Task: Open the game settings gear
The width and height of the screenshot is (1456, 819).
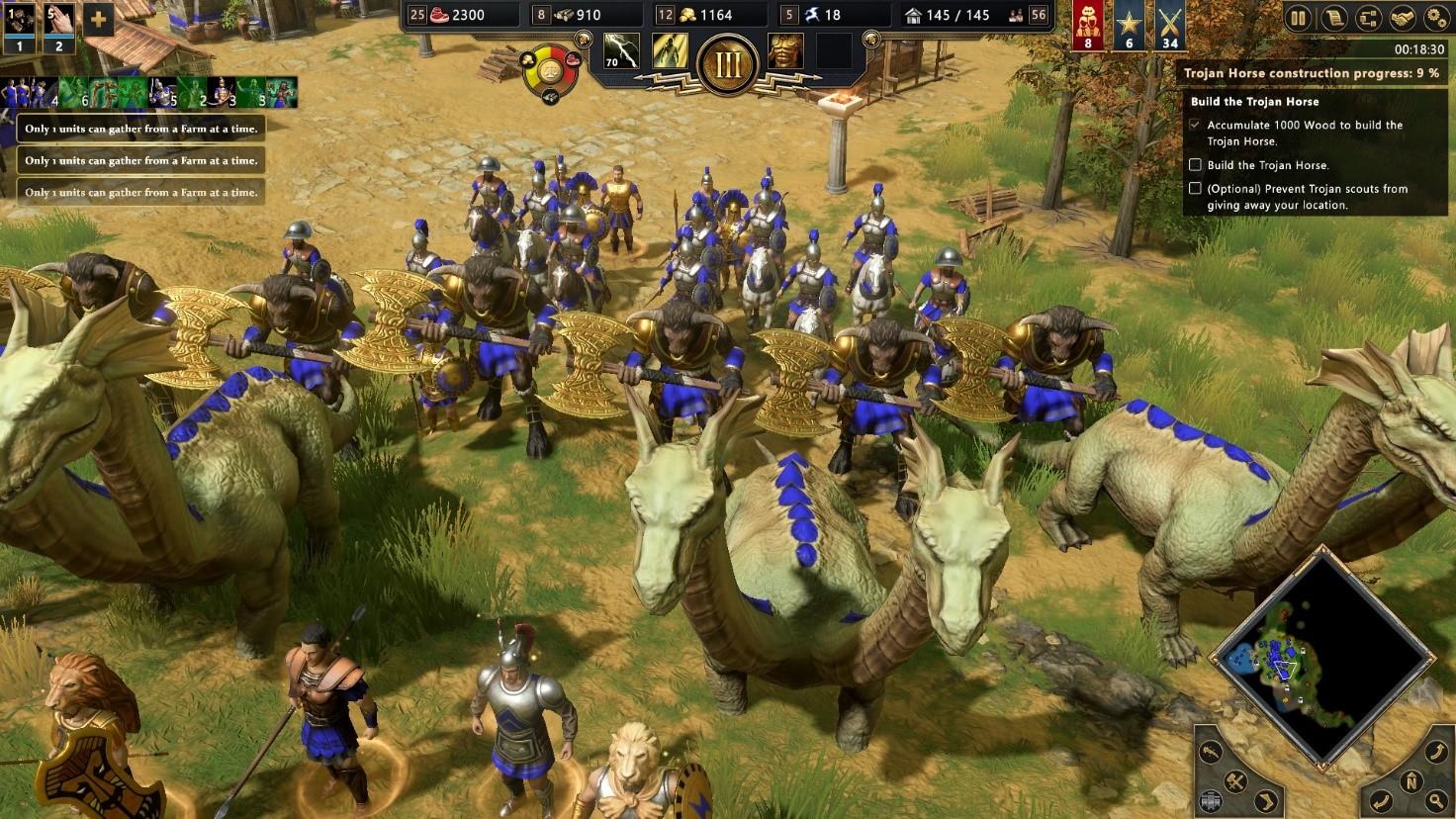Action: click(1435, 18)
